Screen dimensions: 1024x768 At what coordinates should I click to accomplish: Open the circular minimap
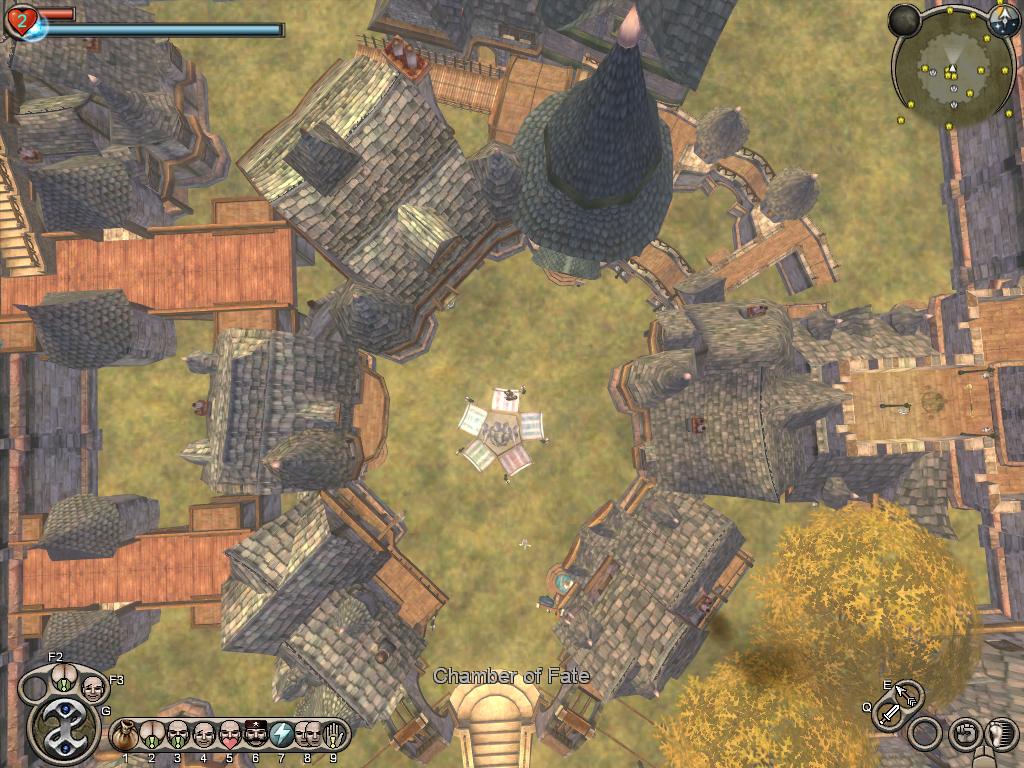tap(951, 69)
